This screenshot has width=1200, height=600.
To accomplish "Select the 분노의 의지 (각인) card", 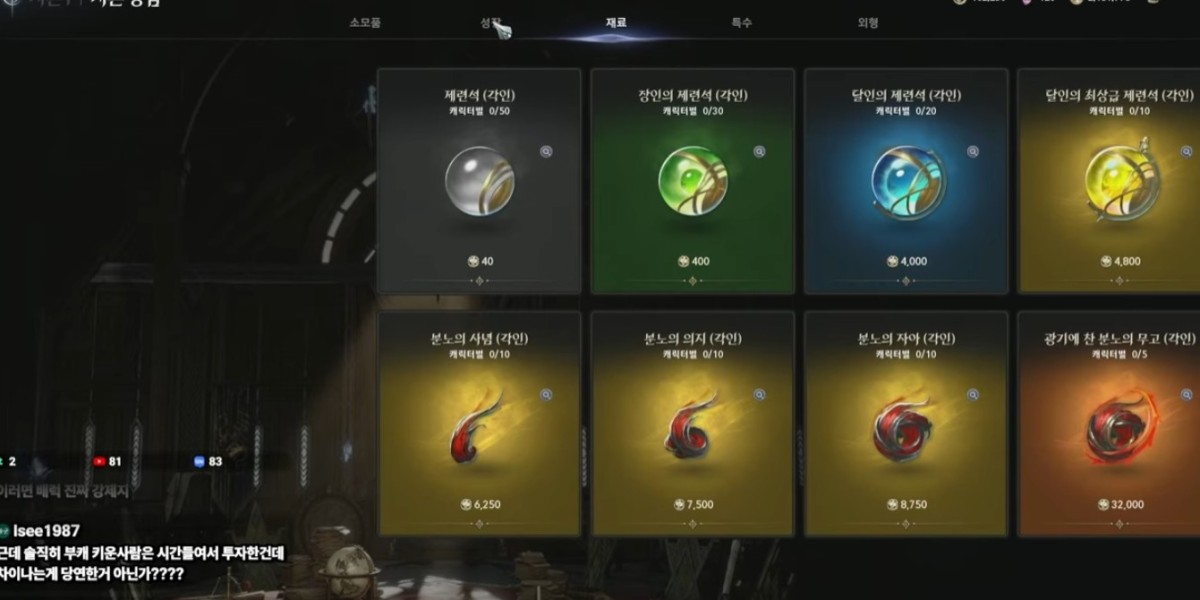I will [x=692, y=423].
